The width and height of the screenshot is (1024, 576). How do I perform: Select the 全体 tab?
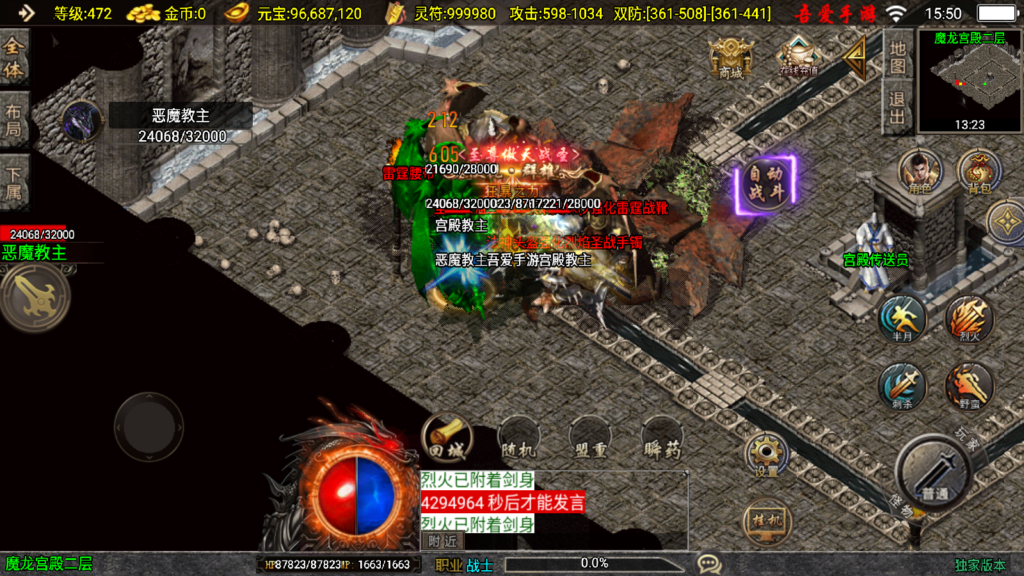[x=14, y=58]
